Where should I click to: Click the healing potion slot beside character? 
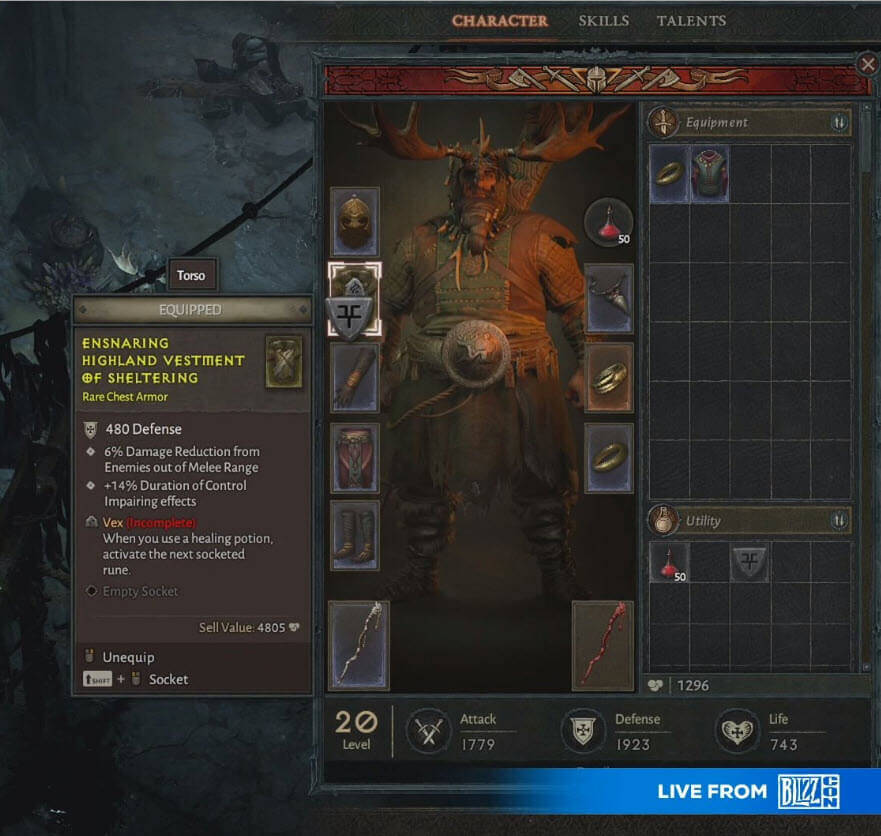click(608, 222)
